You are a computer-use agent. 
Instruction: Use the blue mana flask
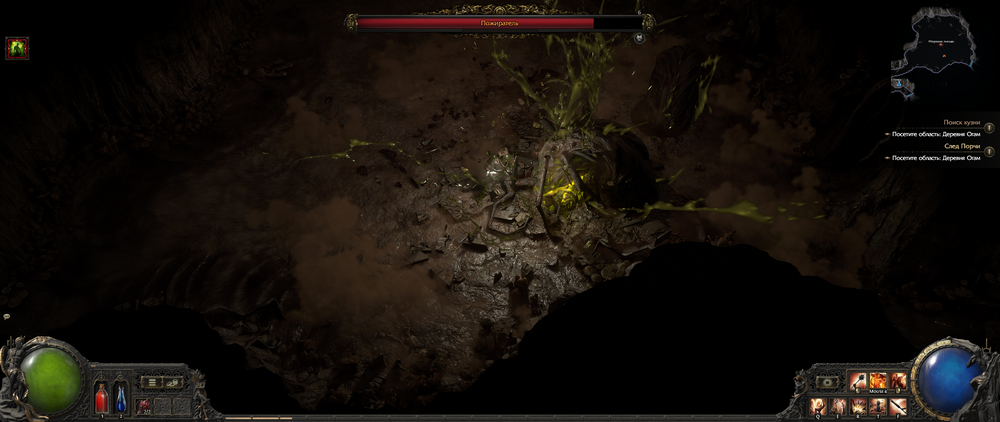[121, 396]
